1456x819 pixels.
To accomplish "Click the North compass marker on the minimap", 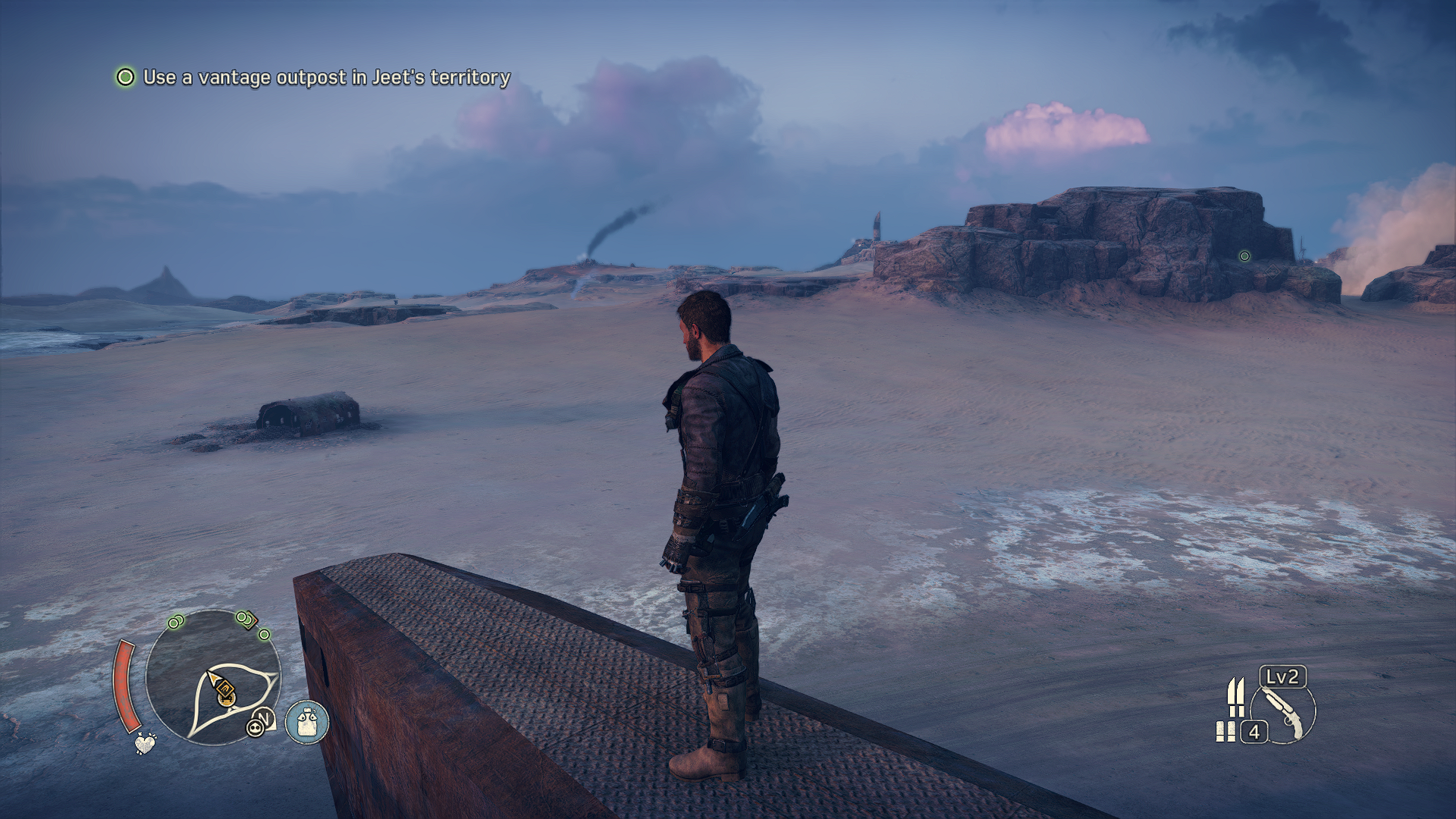I will pos(265,717).
